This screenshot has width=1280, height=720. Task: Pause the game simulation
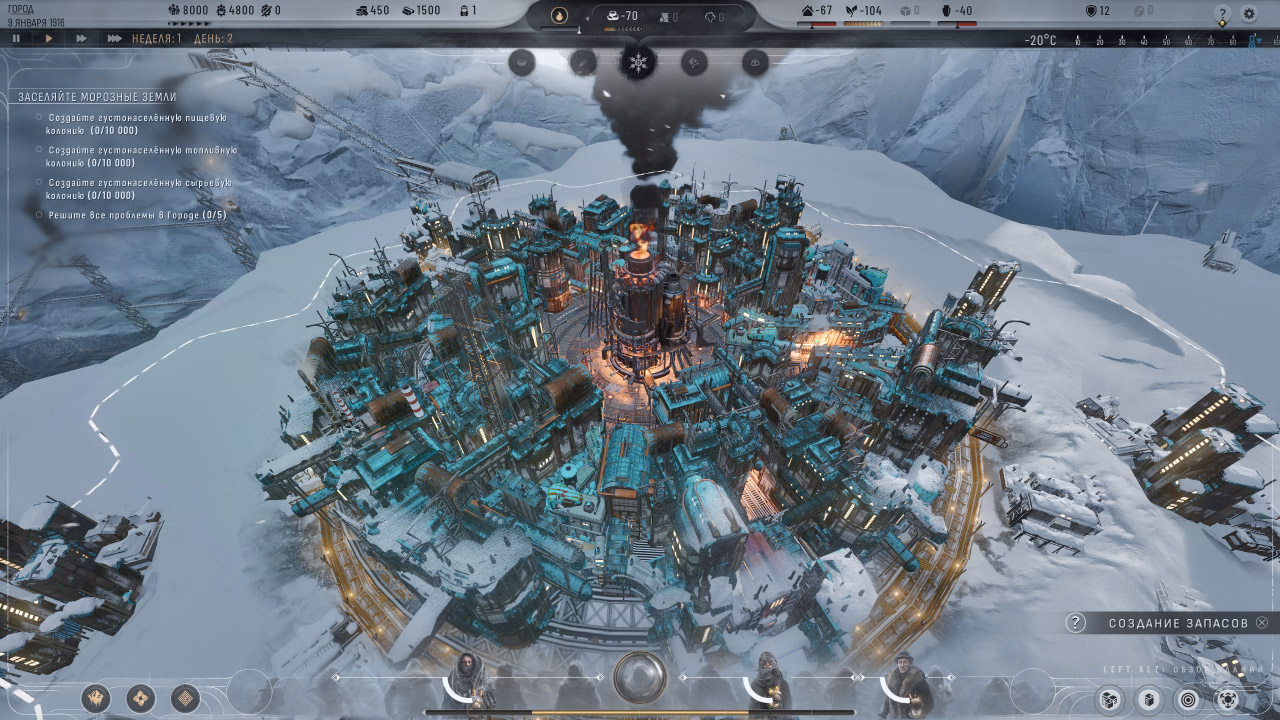pyautogui.click(x=14, y=41)
